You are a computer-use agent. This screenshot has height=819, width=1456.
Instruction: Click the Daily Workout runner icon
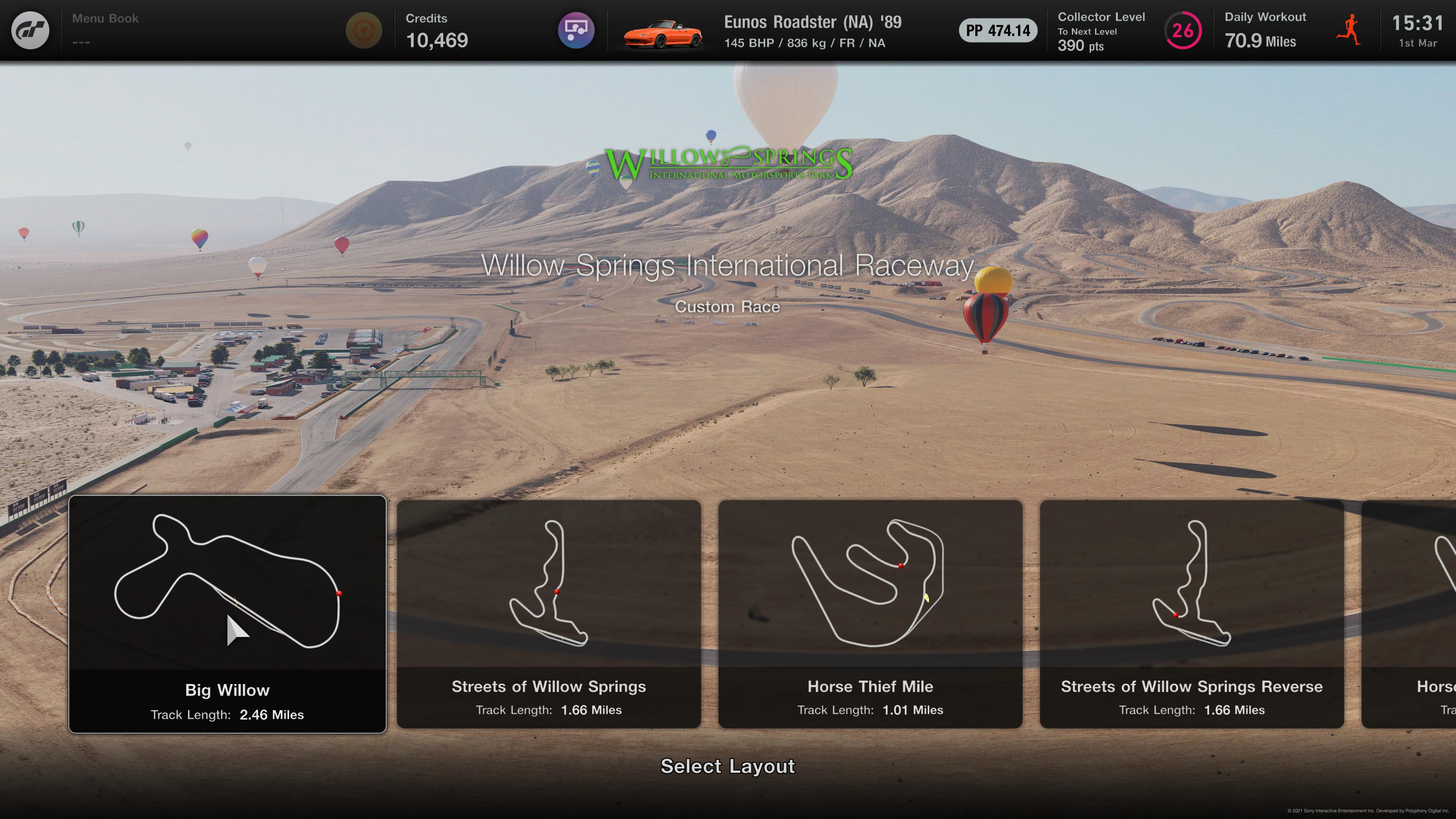(1349, 30)
